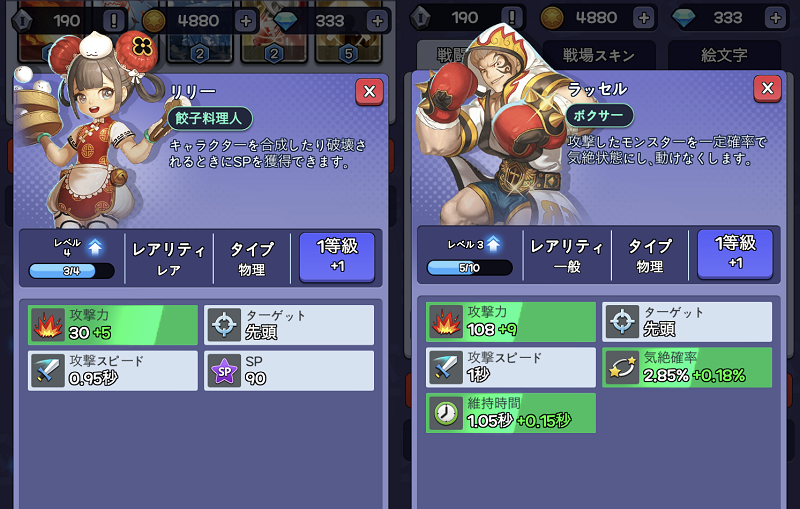Tap the blue level-up arrow beside レベル 4

click(x=96, y=246)
